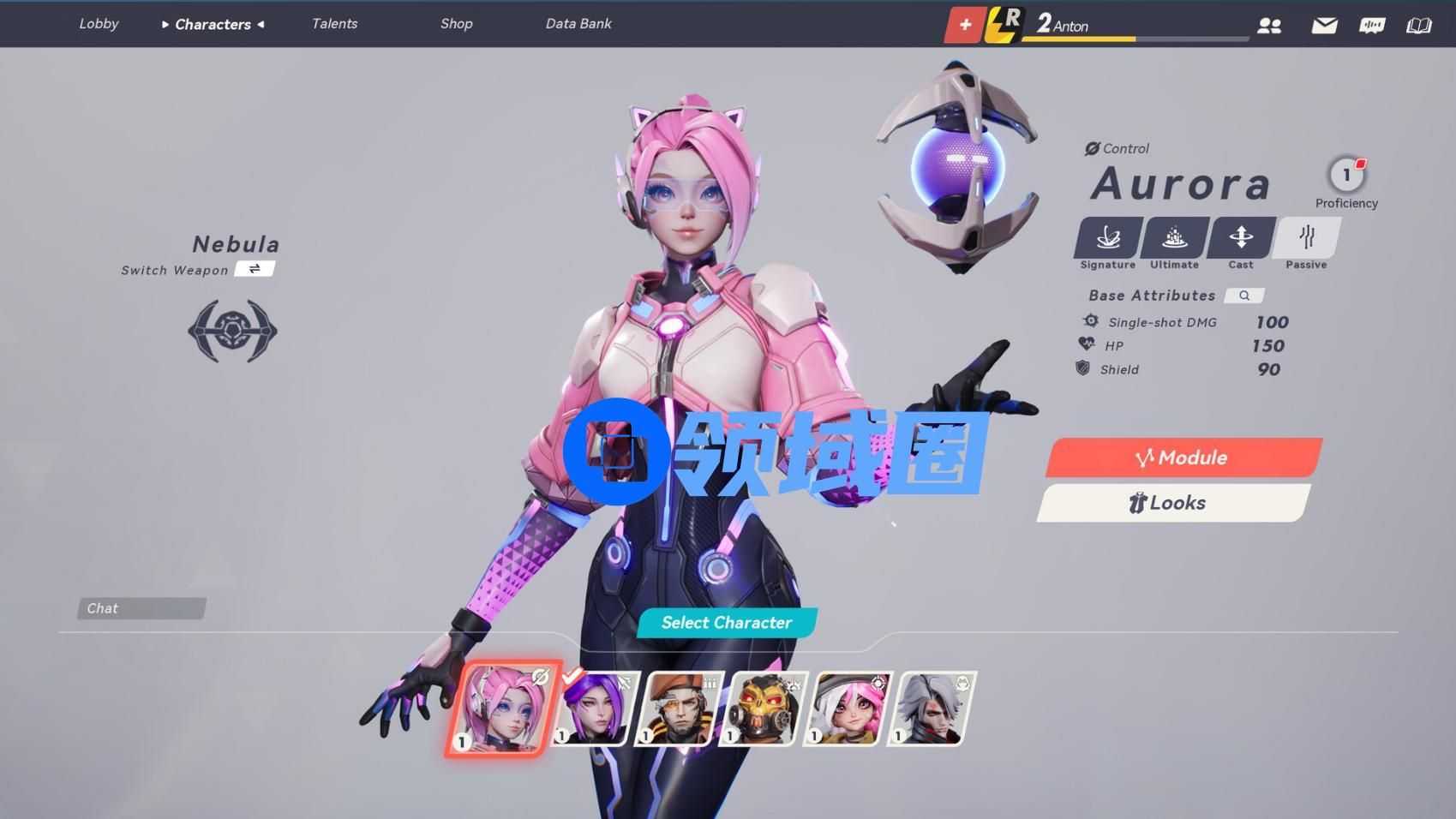This screenshot has height=819, width=1456.
Task: Go to the Data Bank tab
Action: pos(578,24)
